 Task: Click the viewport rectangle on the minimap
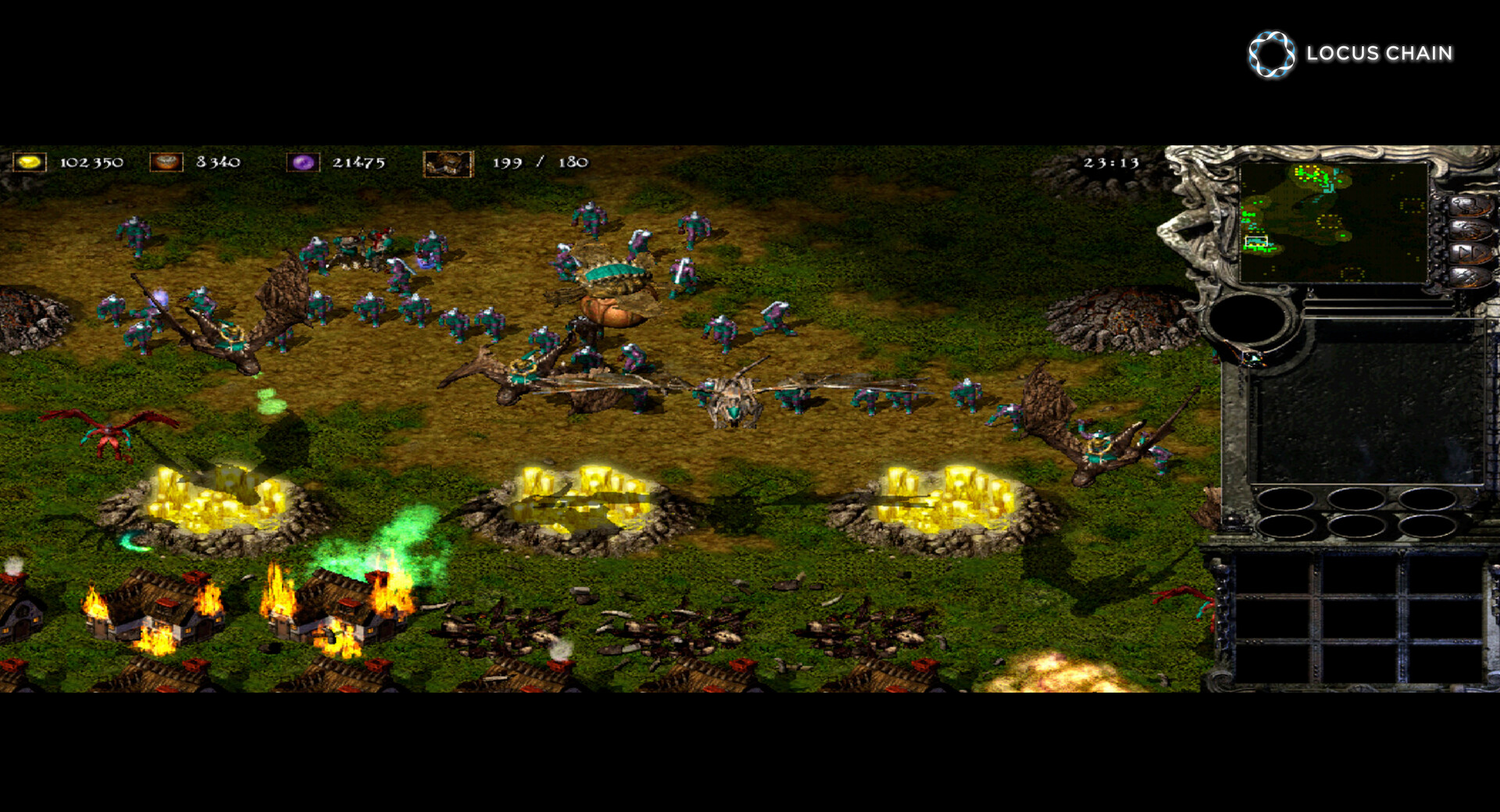[1256, 240]
